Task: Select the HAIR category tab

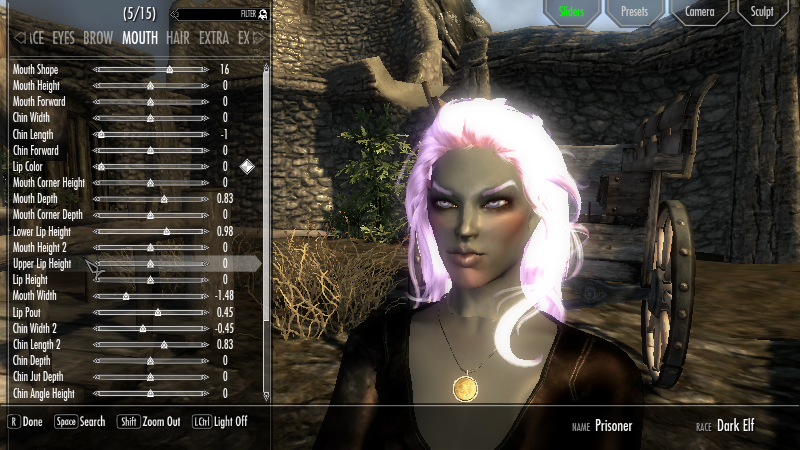Action: pyautogui.click(x=179, y=38)
